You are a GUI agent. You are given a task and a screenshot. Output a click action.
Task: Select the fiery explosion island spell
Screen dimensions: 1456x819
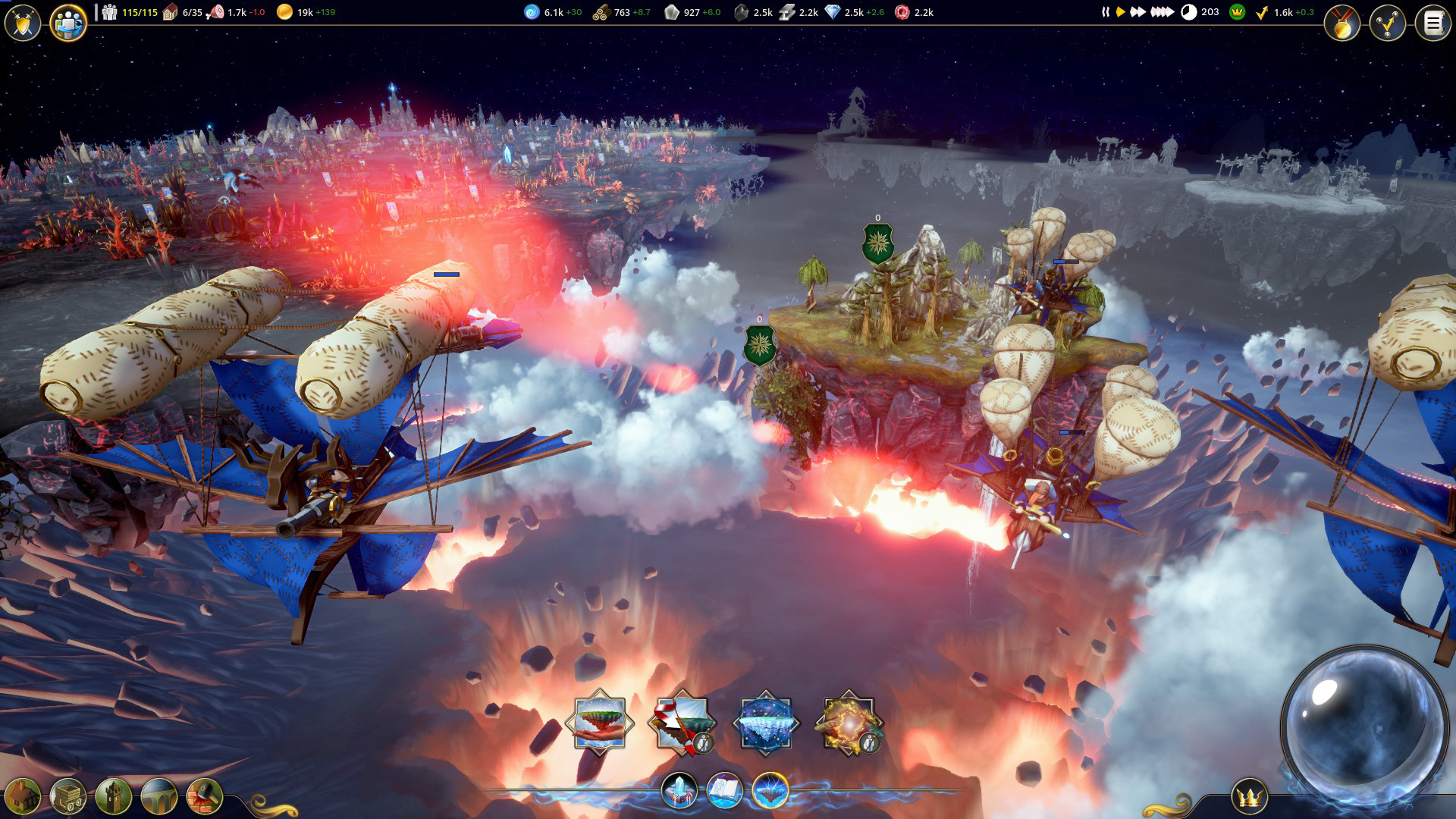[849, 723]
